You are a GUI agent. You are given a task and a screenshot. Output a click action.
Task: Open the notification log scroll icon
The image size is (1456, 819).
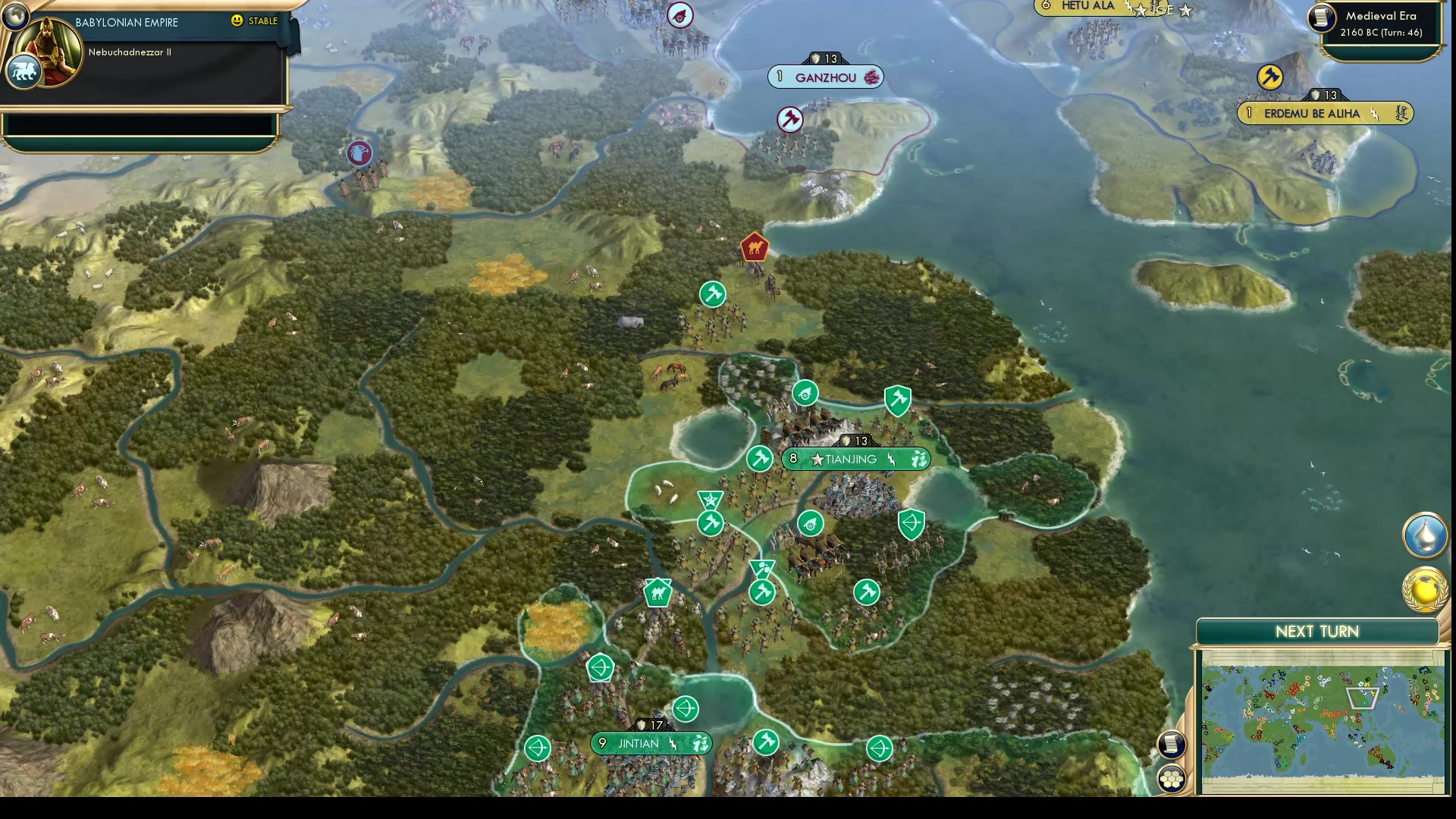1172,745
